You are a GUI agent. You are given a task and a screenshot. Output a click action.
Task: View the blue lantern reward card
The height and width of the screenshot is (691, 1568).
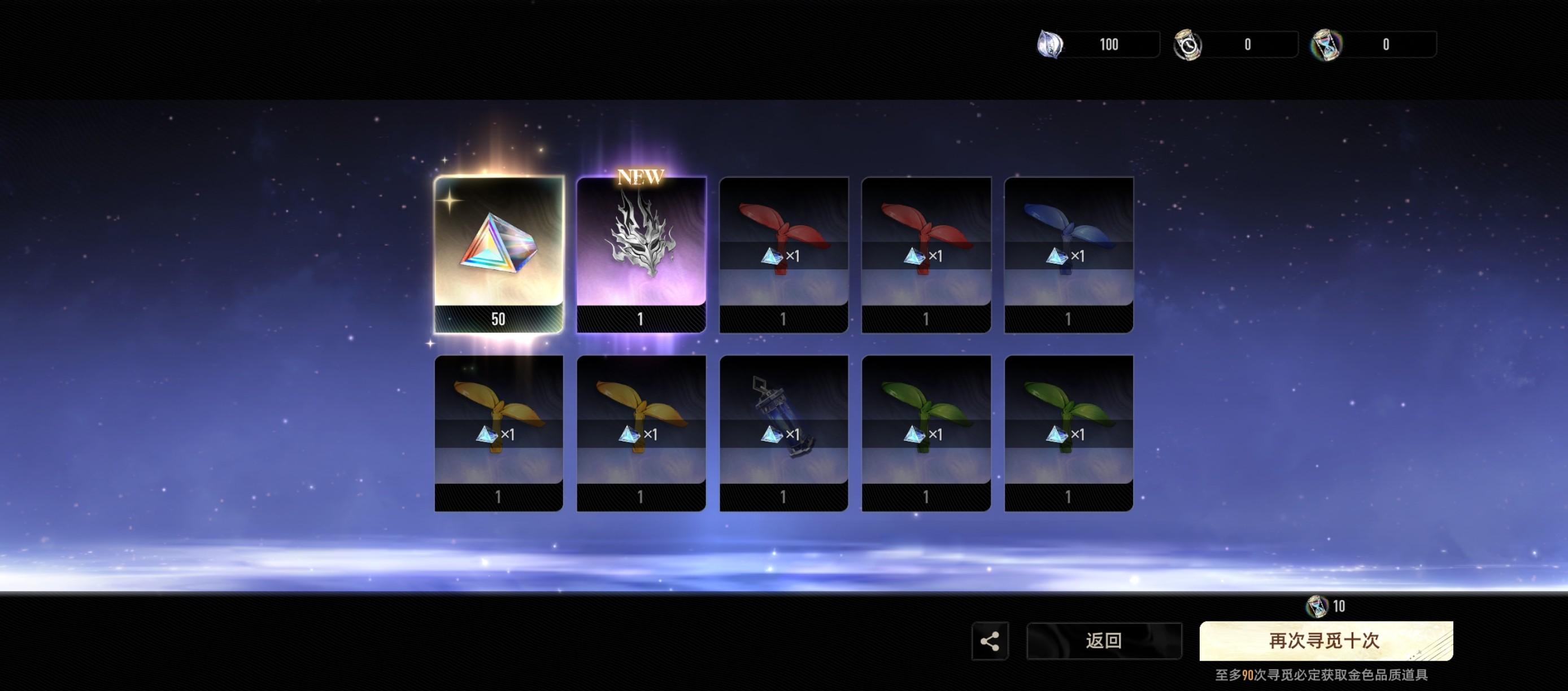[783, 432]
